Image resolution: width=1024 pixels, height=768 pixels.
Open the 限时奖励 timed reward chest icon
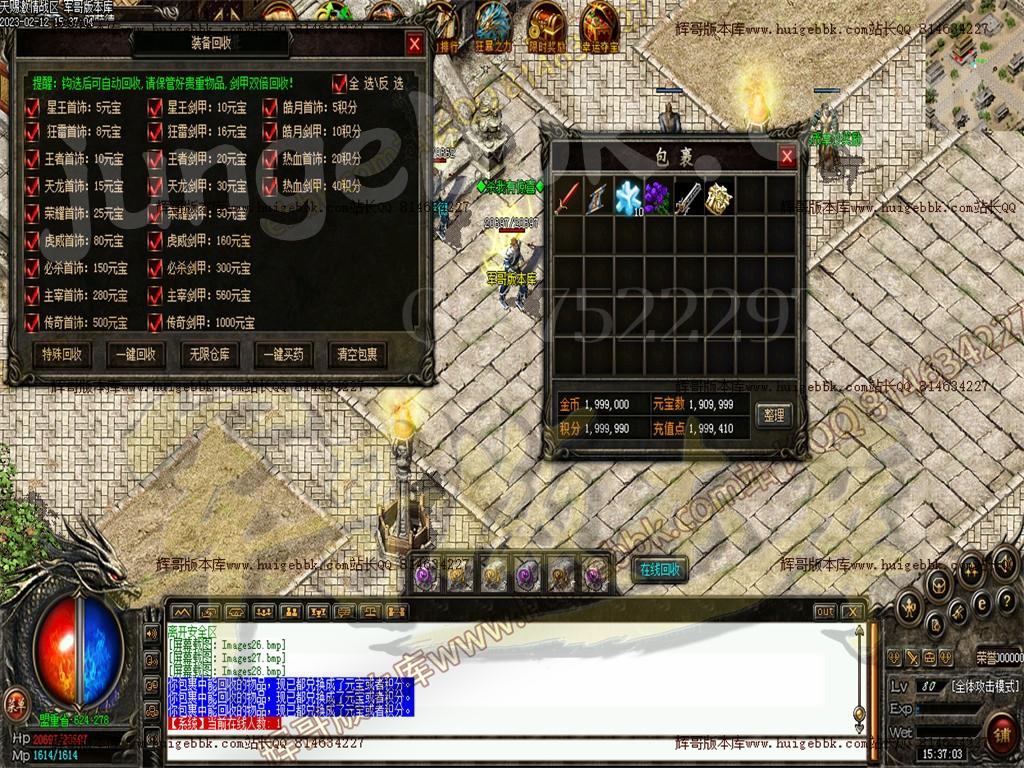547,25
